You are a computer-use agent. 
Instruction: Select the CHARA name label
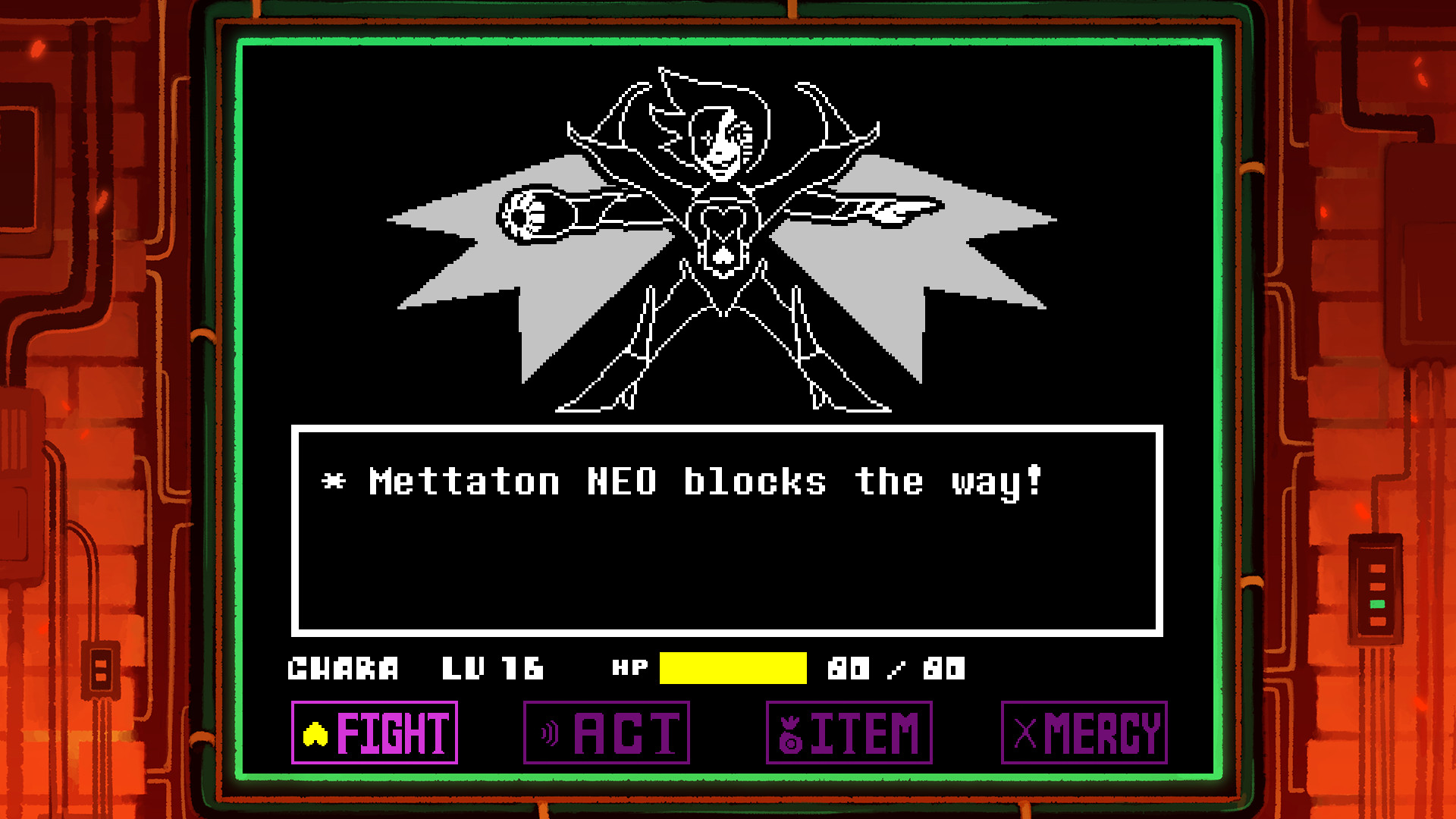[344, 669]
